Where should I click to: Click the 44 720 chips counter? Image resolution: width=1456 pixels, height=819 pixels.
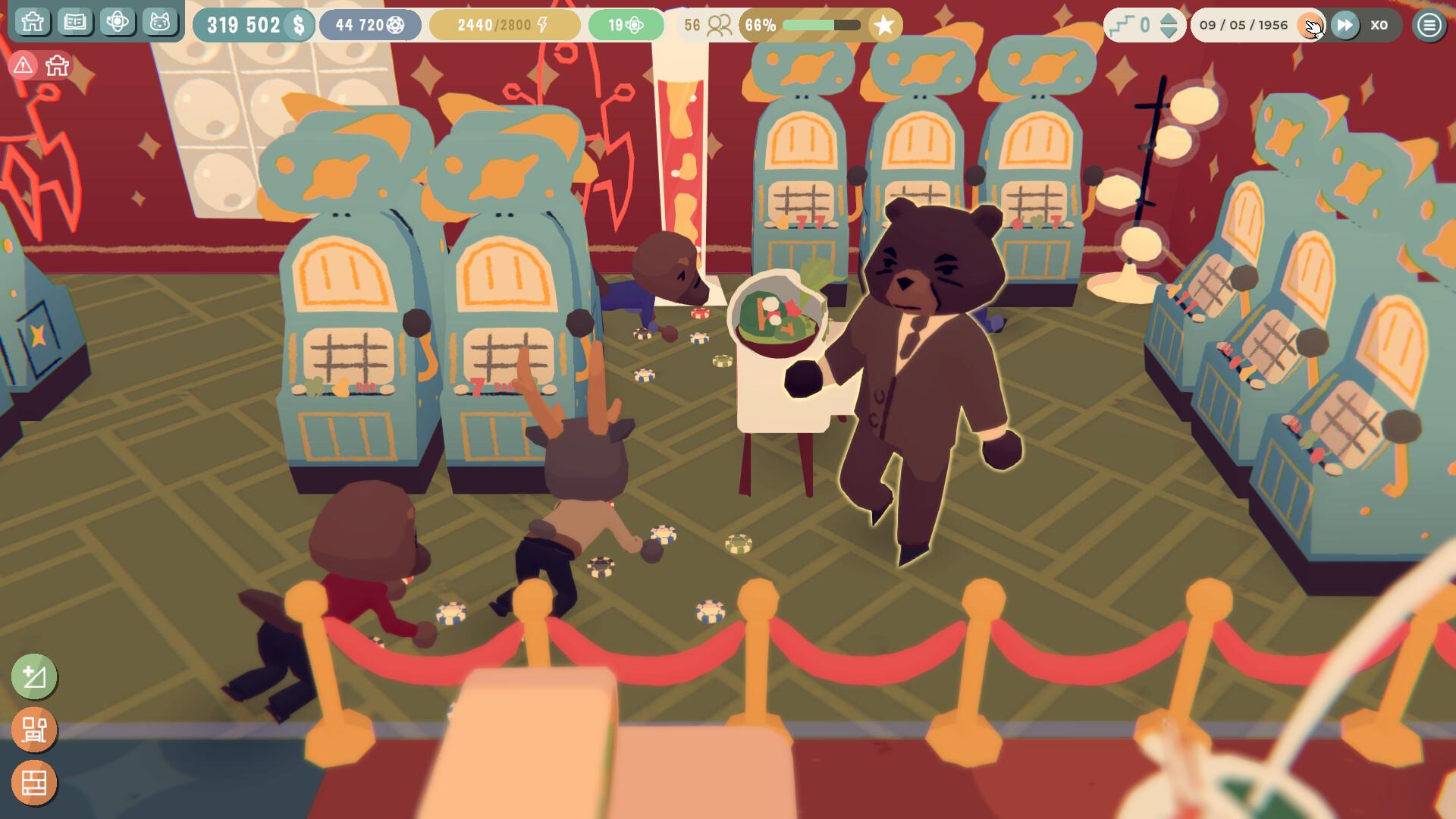click(369, 23)
